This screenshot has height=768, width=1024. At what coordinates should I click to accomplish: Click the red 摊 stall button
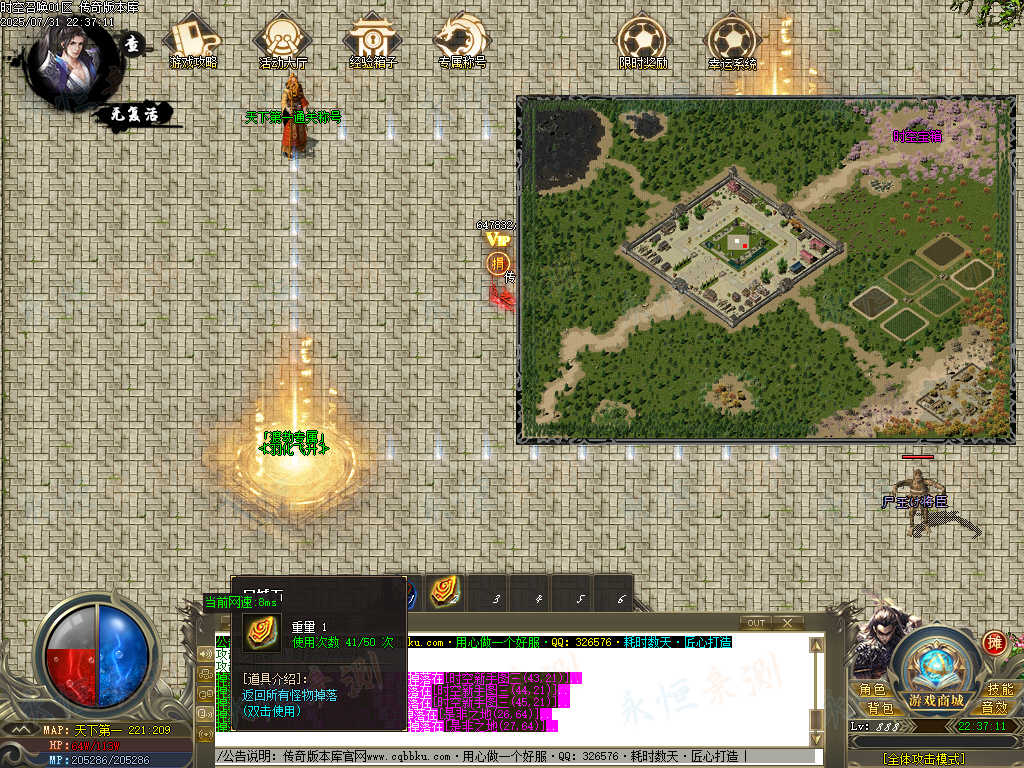pos(995,642)
